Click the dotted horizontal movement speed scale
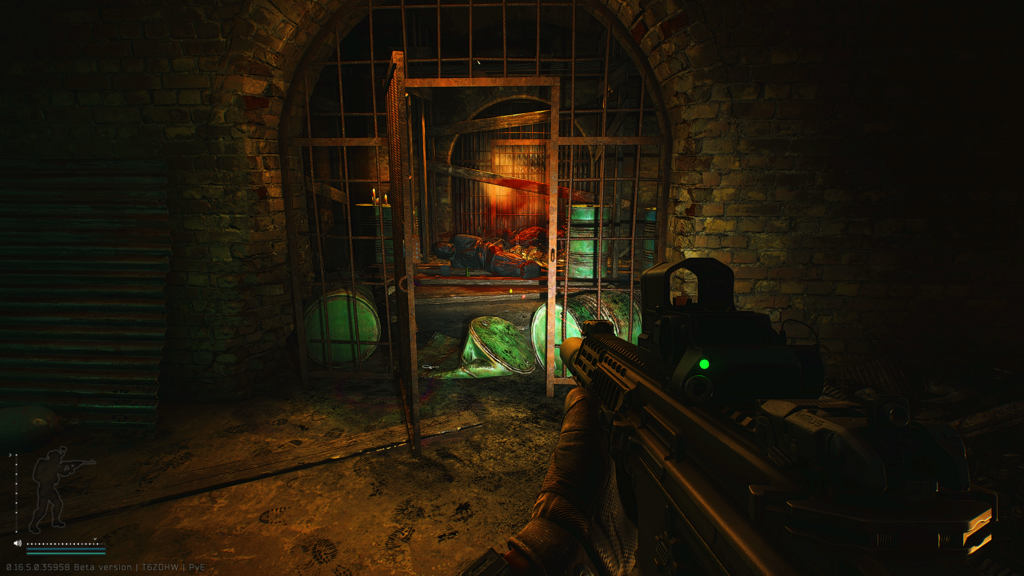This screenshot has width=1024, height=576. point(66,544)
